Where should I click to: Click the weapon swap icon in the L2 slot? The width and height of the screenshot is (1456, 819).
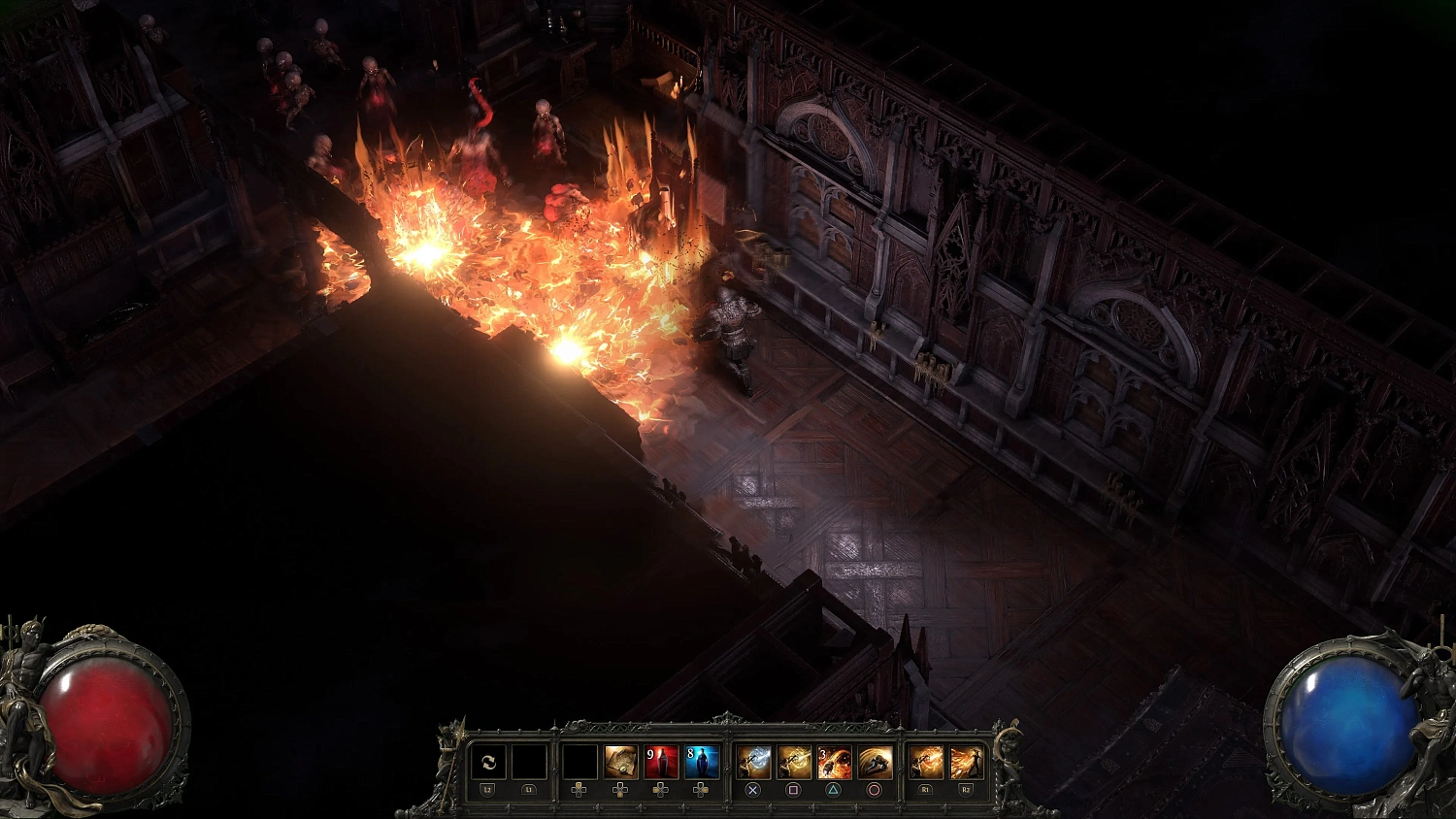(489, 761)
